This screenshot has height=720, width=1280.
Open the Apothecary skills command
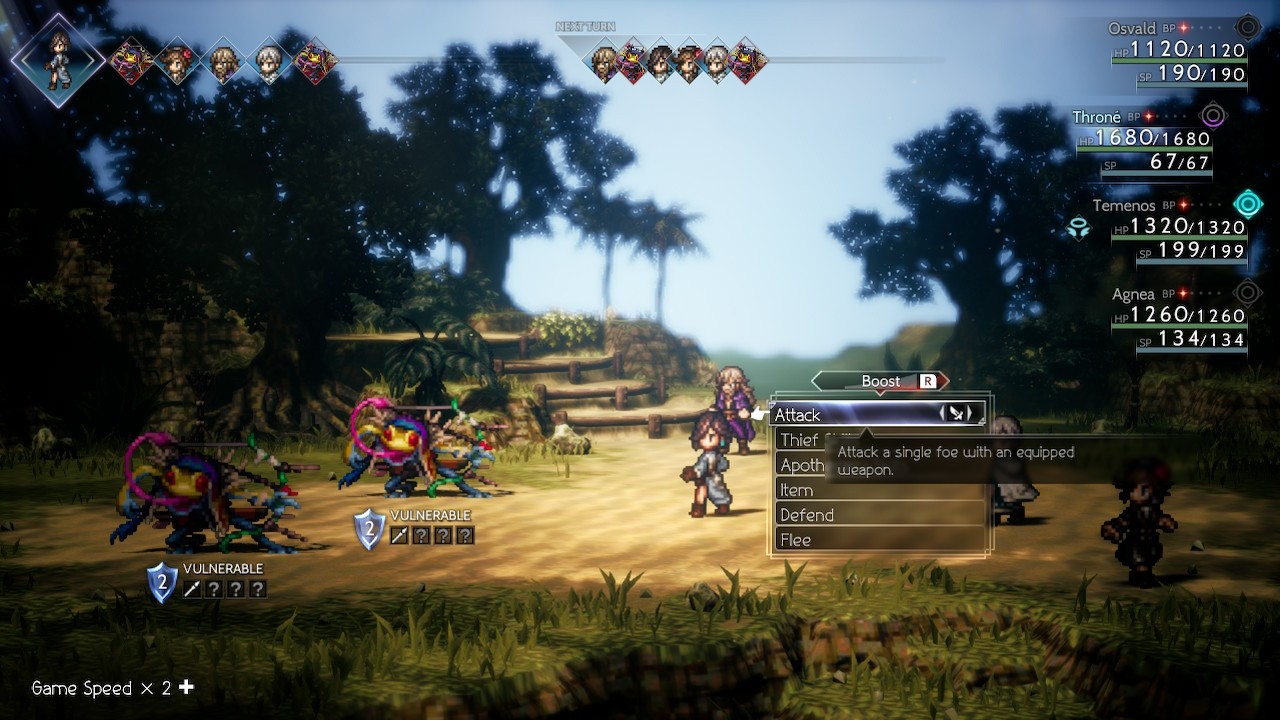pos(802,465)
